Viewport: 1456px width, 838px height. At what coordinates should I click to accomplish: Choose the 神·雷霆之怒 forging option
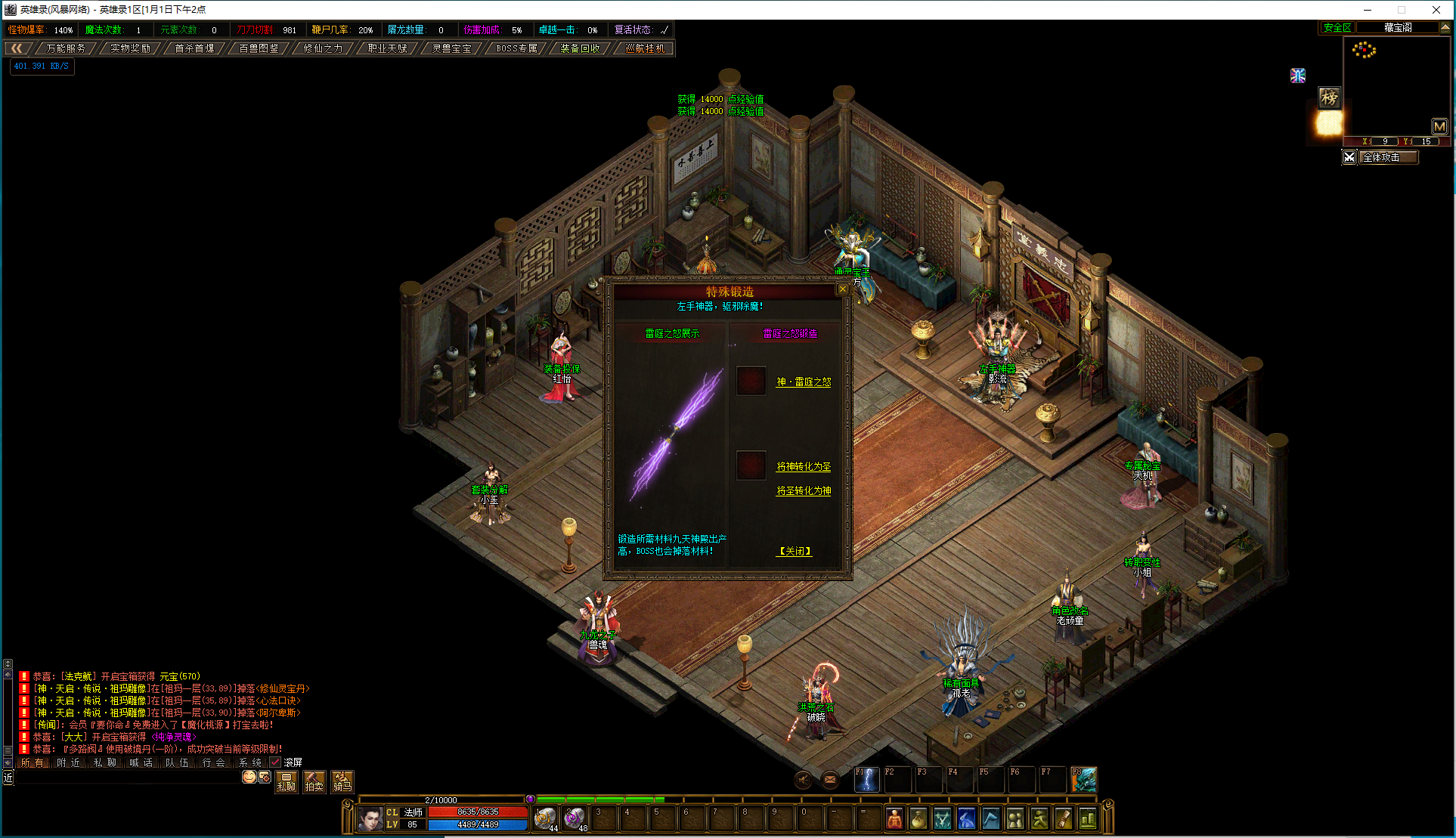pos(804,382)
